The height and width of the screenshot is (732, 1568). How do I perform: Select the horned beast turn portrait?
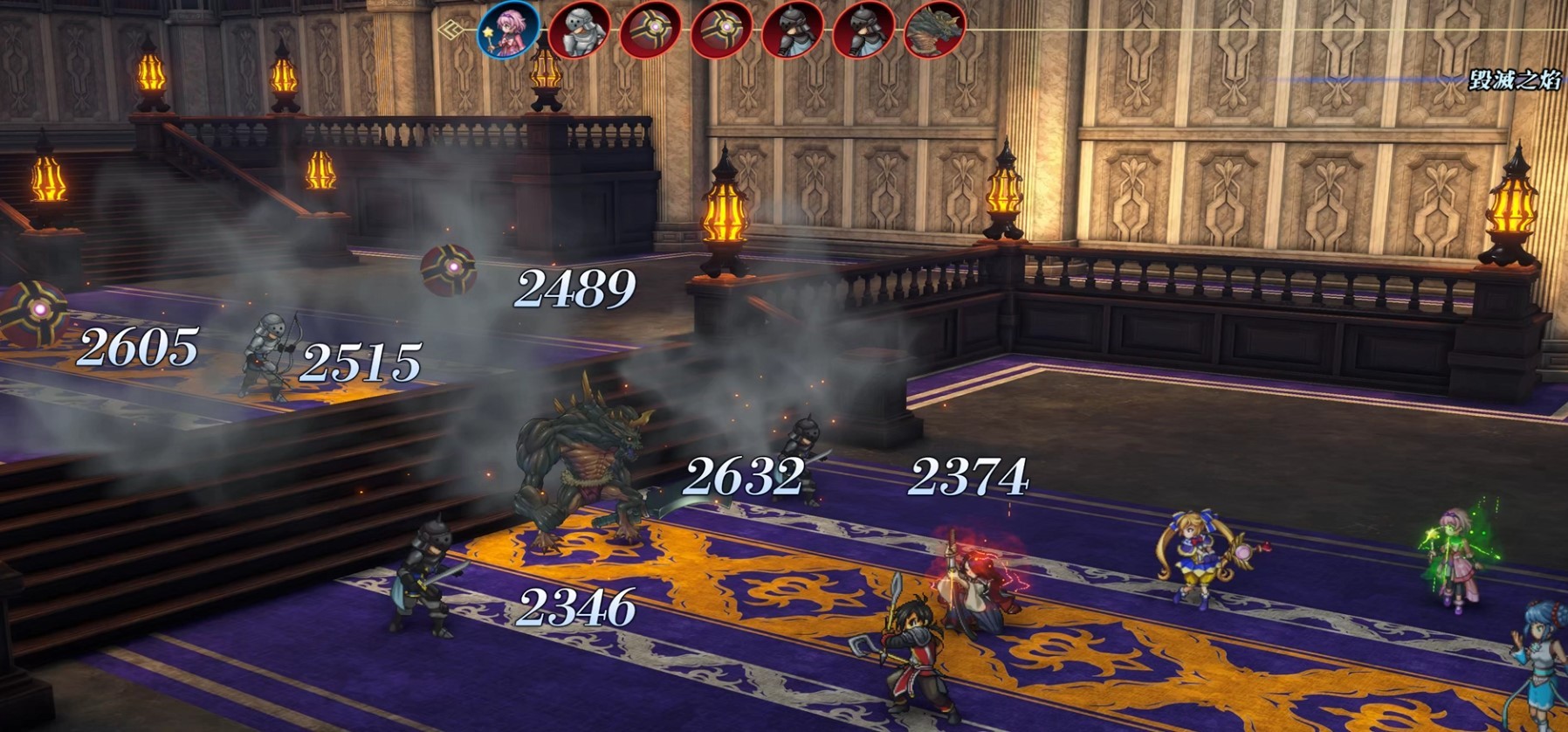coord(934,31)
